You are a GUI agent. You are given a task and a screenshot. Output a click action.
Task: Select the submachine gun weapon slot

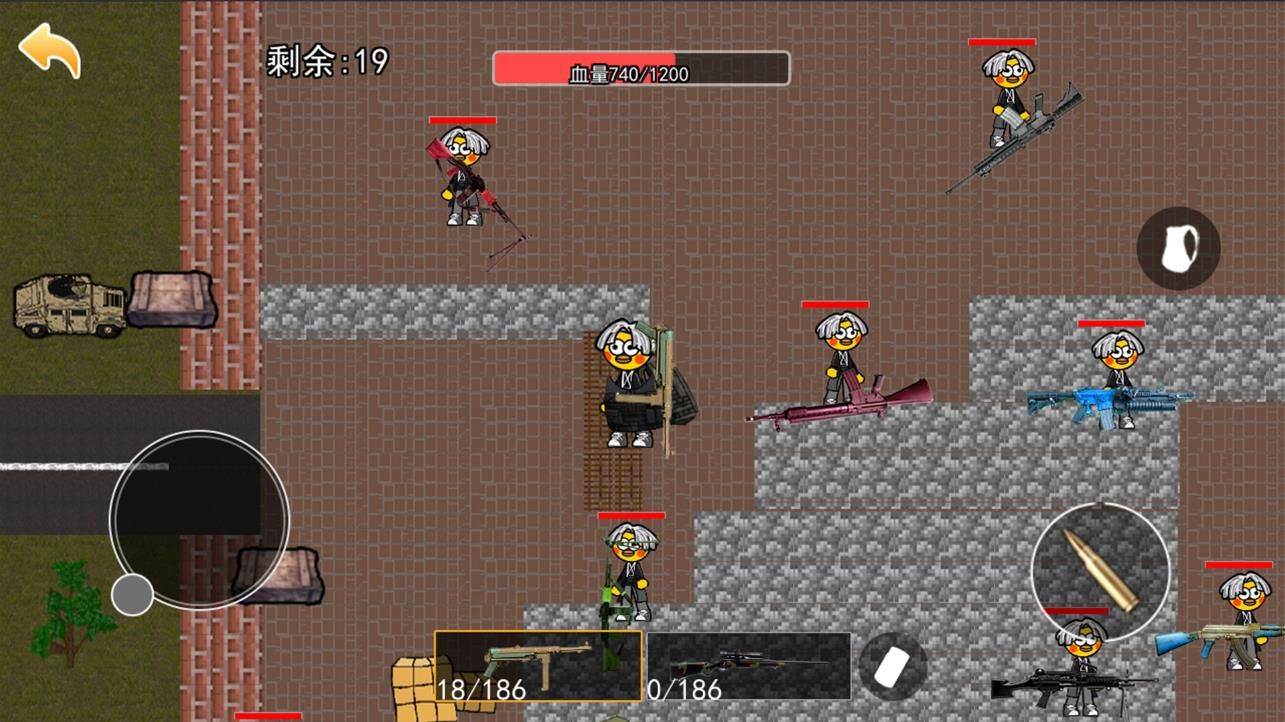point(538,665)
